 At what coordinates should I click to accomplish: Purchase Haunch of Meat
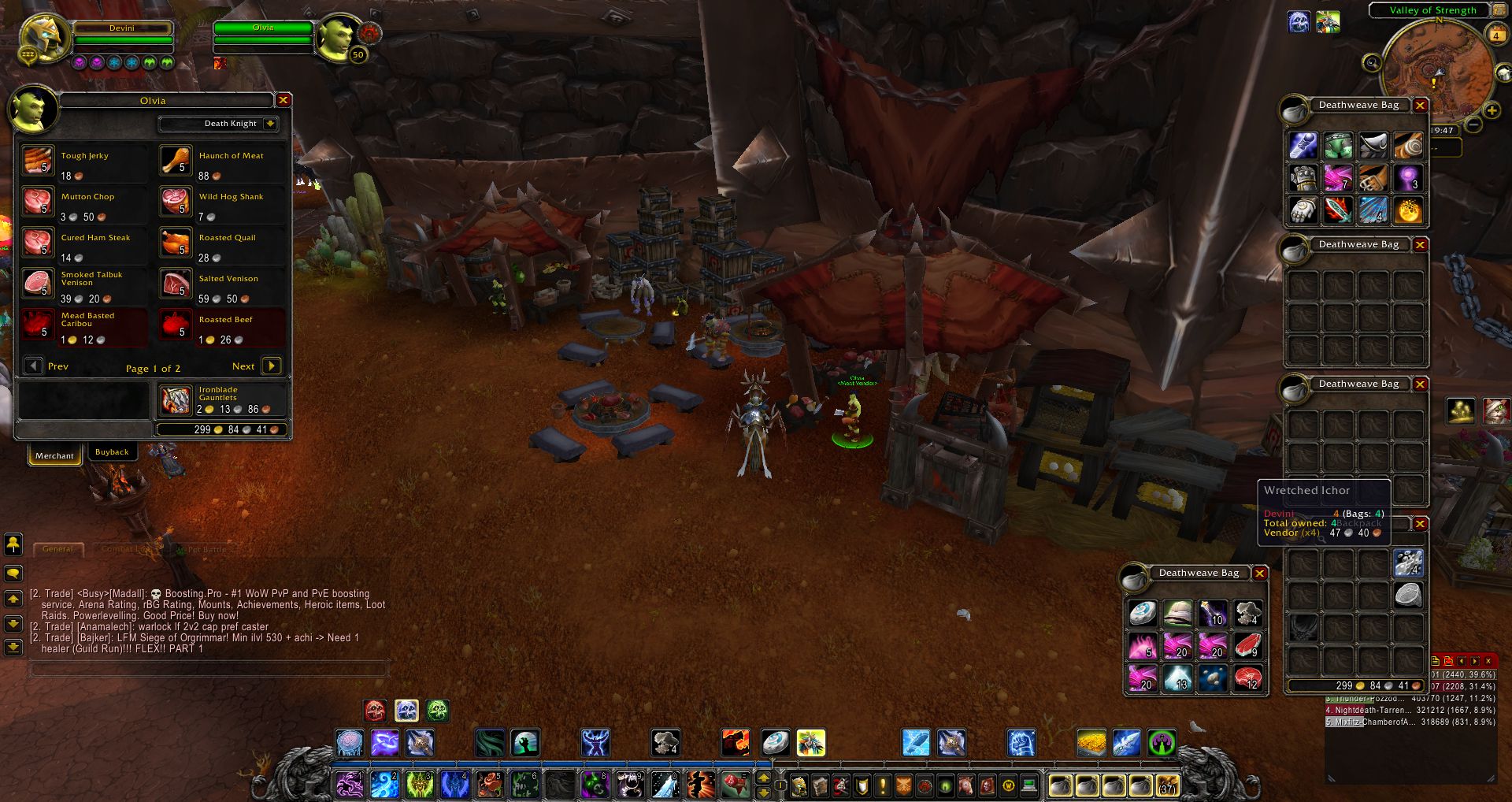click(176, 160)
